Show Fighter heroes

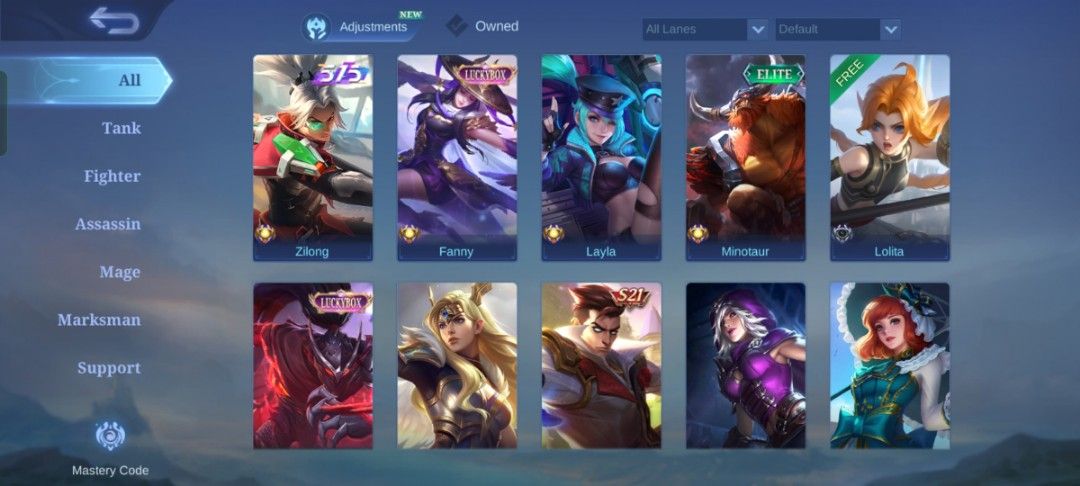coord(112,176)
